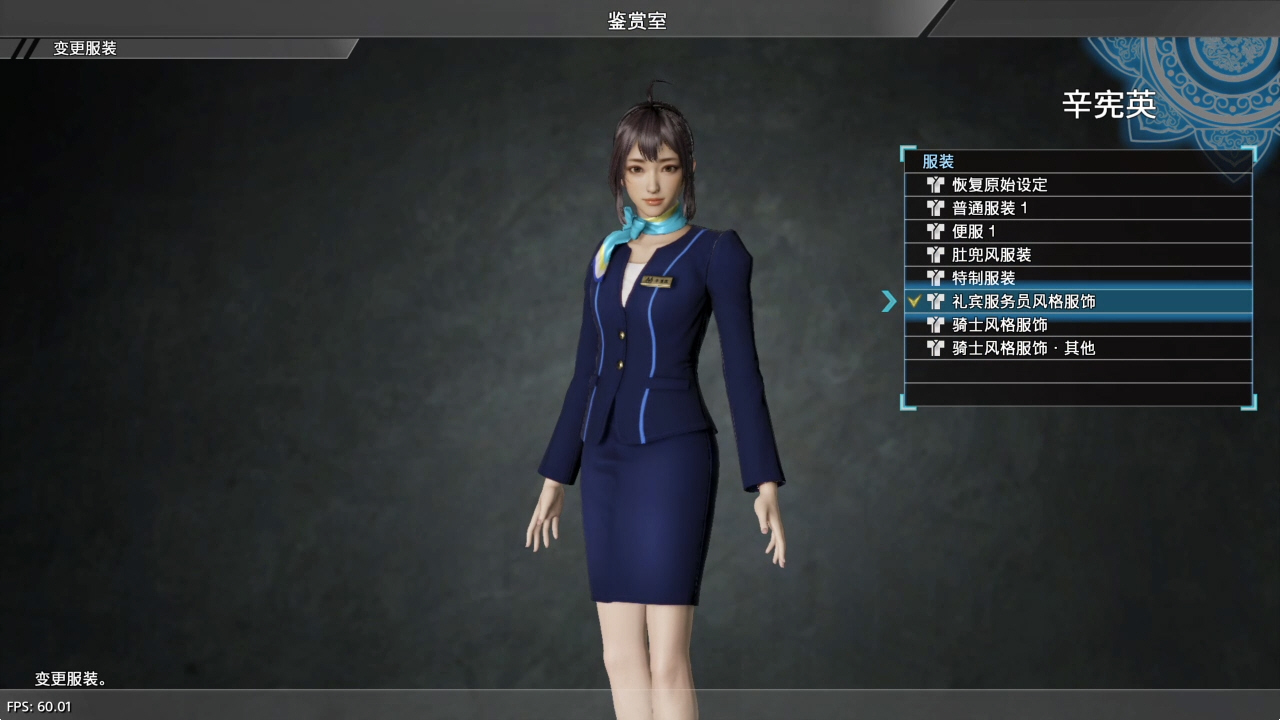Choose the 普通服装 1 costume
The width and height of the screenshot is (1280, 720).
click(x=990, y=208)
